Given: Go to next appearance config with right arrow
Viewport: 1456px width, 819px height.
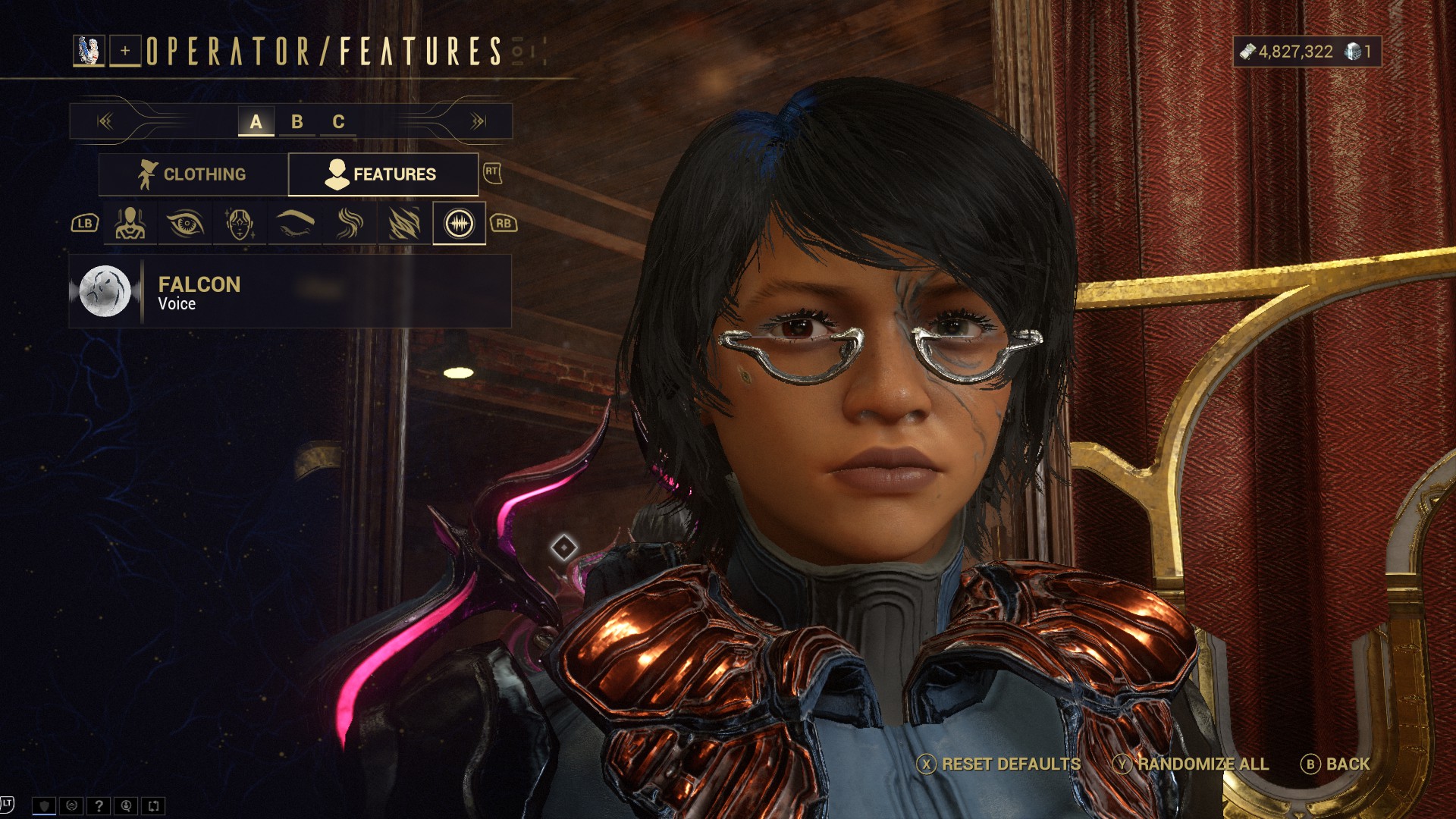Looking at the screenshot, I should click(x=478, y=121).
